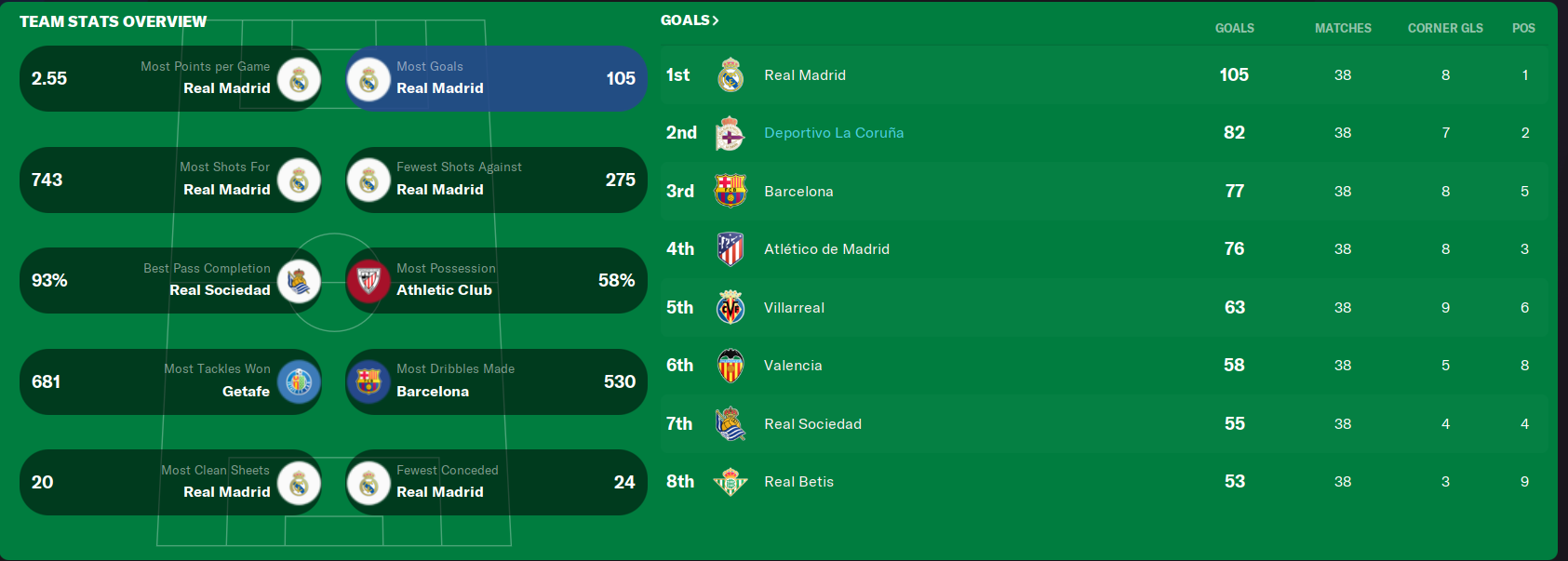This screenshot has width=1568, height=561.
Task: Select the Most Points per Game card
Action: point(170,79)
